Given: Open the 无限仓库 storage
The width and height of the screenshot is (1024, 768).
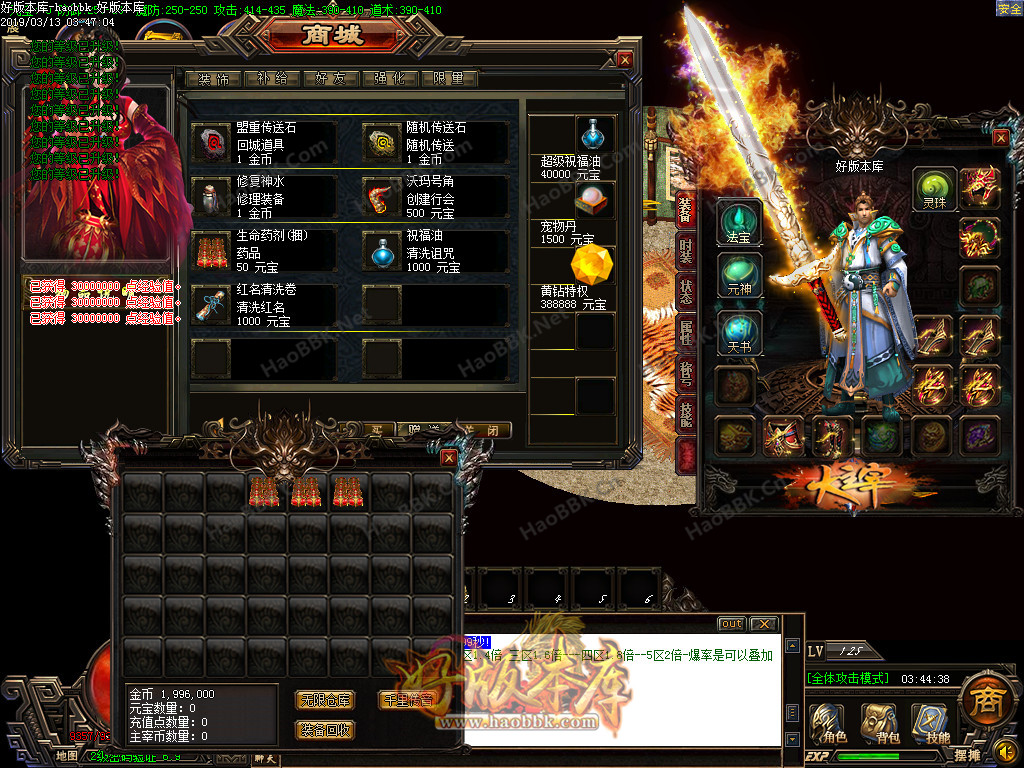Looking at the screenshot, I should pyautogui.click(x=325, y=700).
